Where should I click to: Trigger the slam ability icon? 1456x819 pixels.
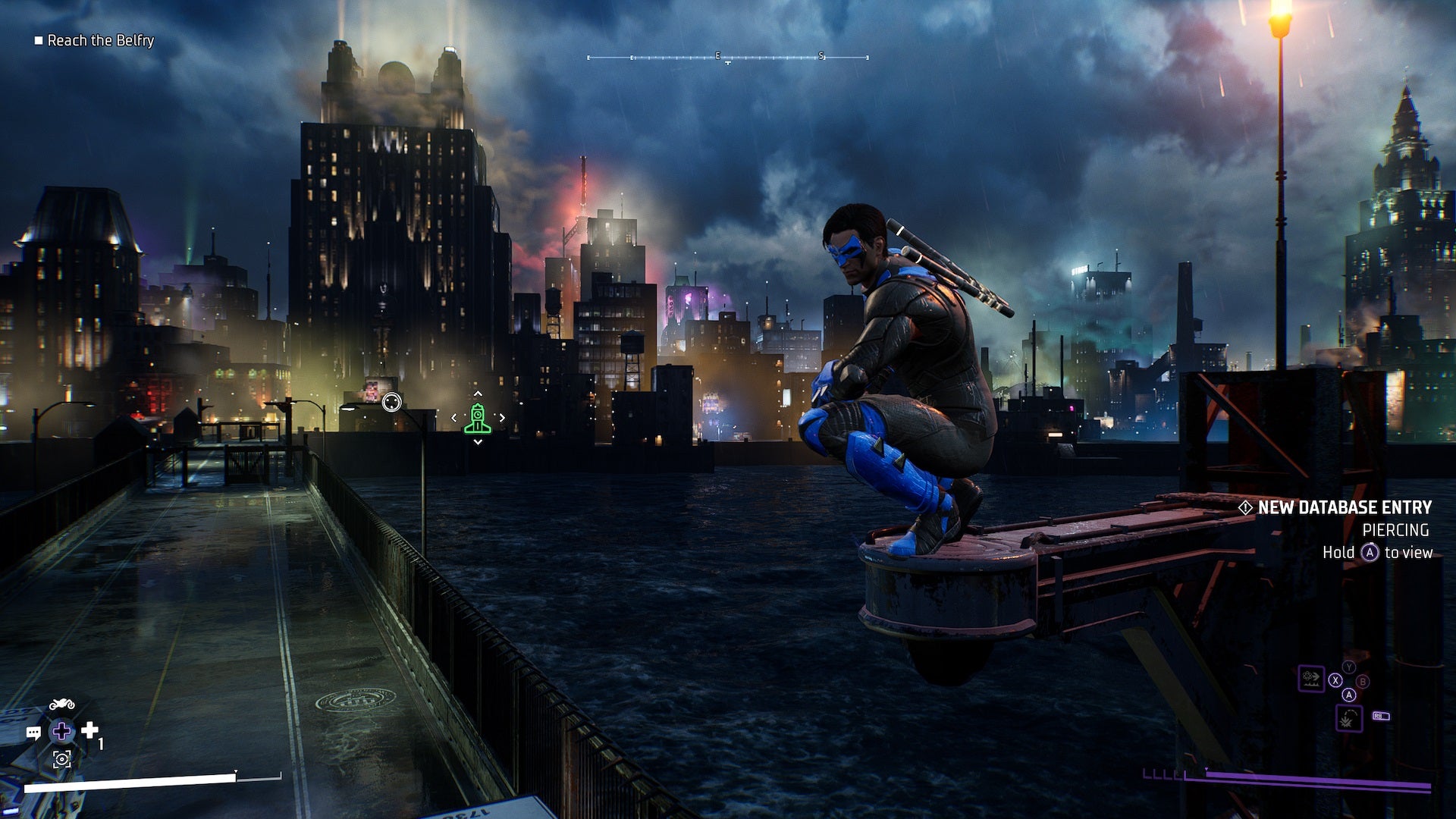point(1348,717)
